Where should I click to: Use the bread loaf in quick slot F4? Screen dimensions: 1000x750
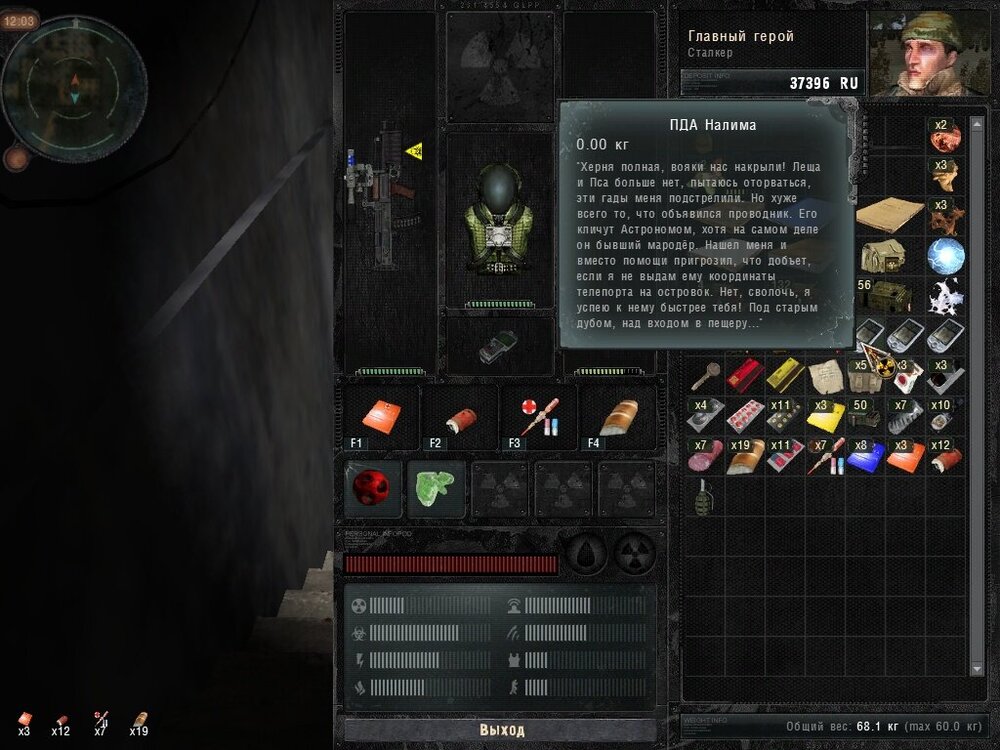pos(618,417)
